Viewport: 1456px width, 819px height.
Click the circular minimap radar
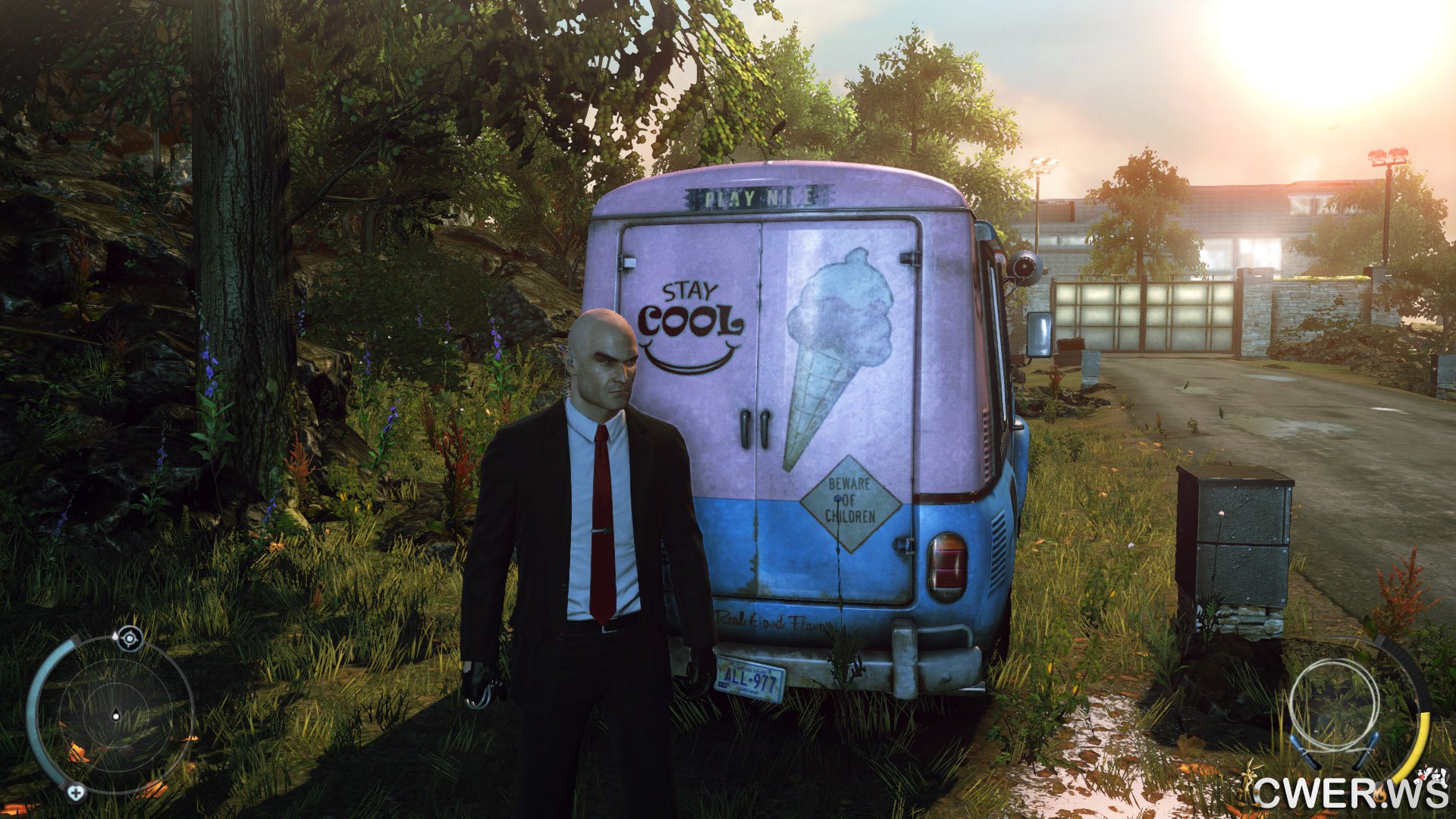coord(115,714)
